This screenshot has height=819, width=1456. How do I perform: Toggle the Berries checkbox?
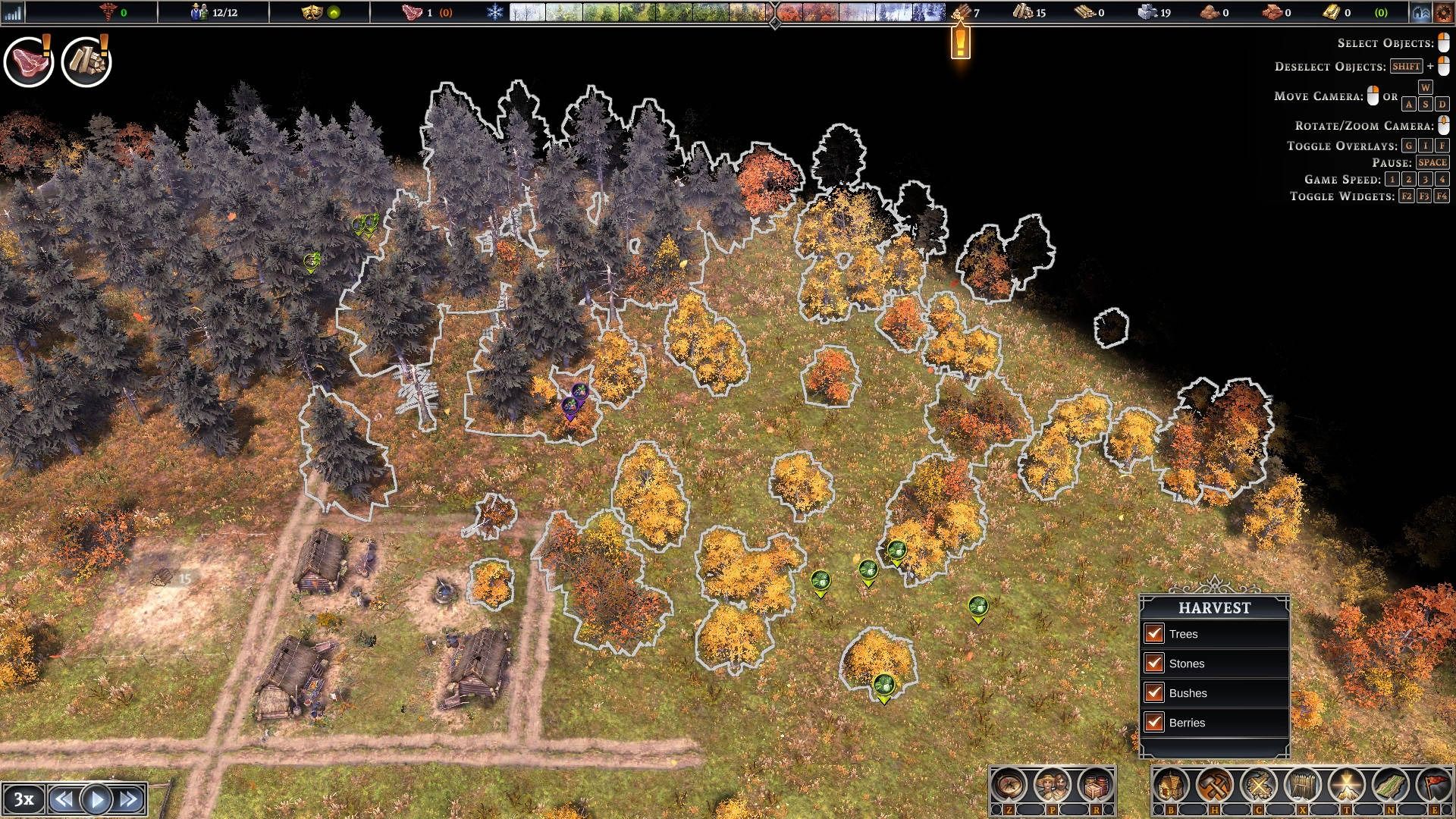(1154, 723)
